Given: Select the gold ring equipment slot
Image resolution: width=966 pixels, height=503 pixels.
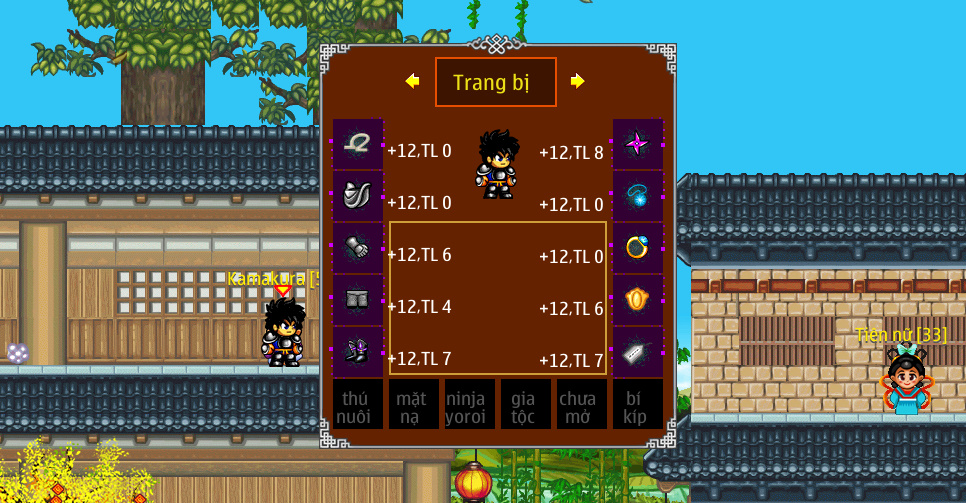Looking at the screenshot, I should [x=638, y=248].
